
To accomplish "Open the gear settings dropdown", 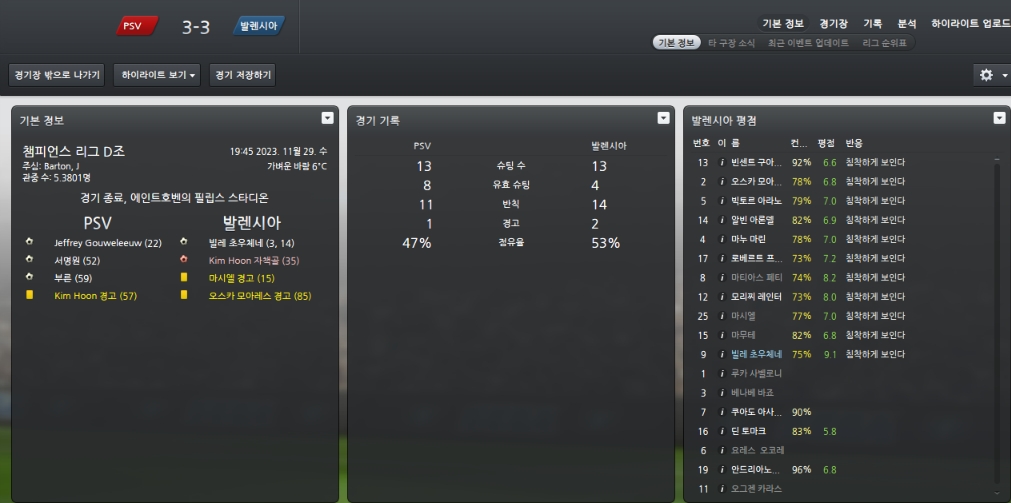I will click(991, 75).
